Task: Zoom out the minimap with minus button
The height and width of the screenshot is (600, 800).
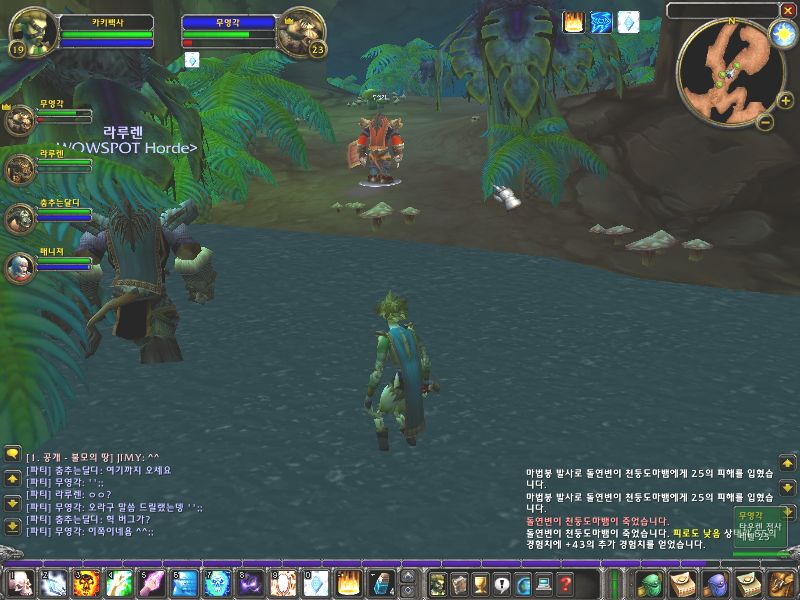Action: [x=764, y=123]
